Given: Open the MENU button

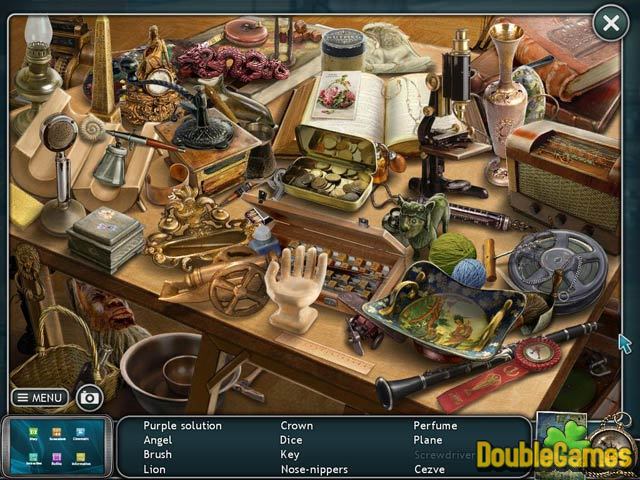Looking at the screenshot, I should [40, 397].
